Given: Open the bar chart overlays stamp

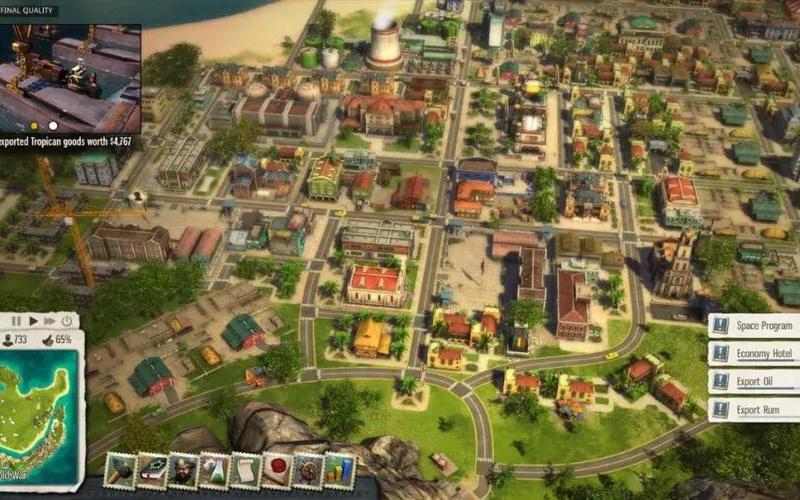Looking at the screenshot, I should point(338,471).
